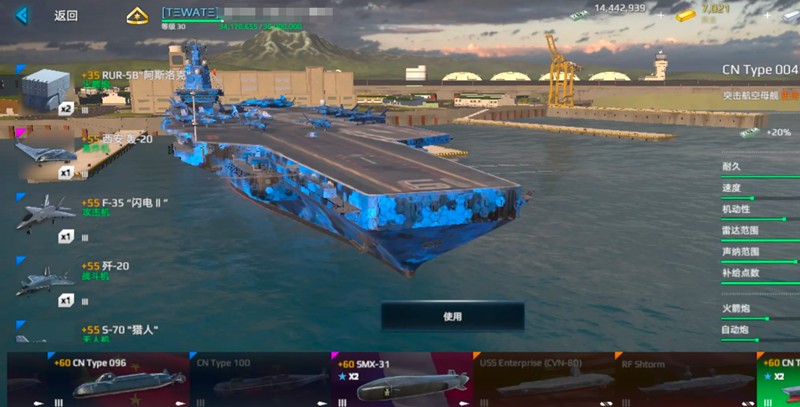
Task: Choose the CN Type 096 submarine card
Action: point(98,379)
